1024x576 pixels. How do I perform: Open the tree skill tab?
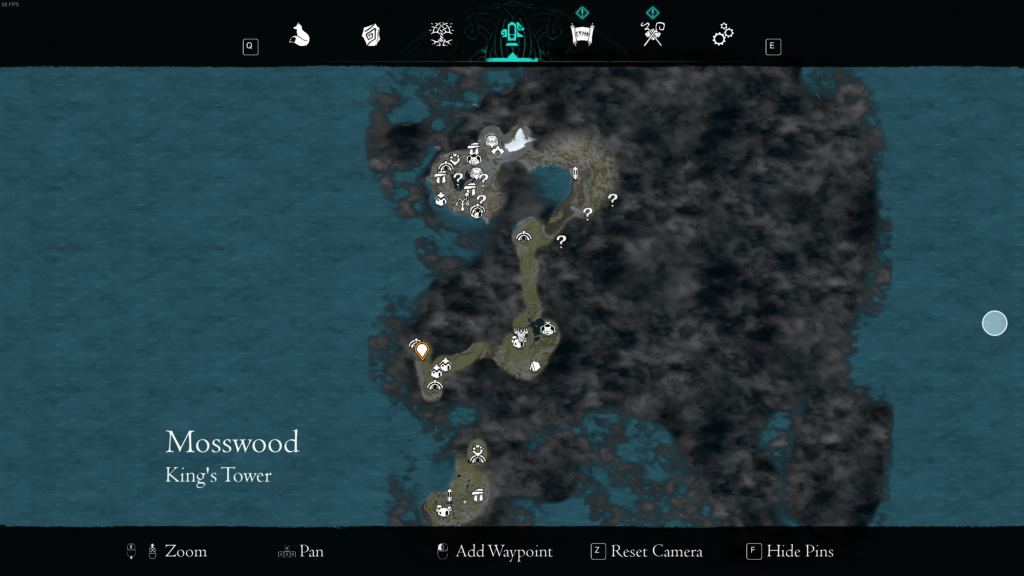(440, 35)
